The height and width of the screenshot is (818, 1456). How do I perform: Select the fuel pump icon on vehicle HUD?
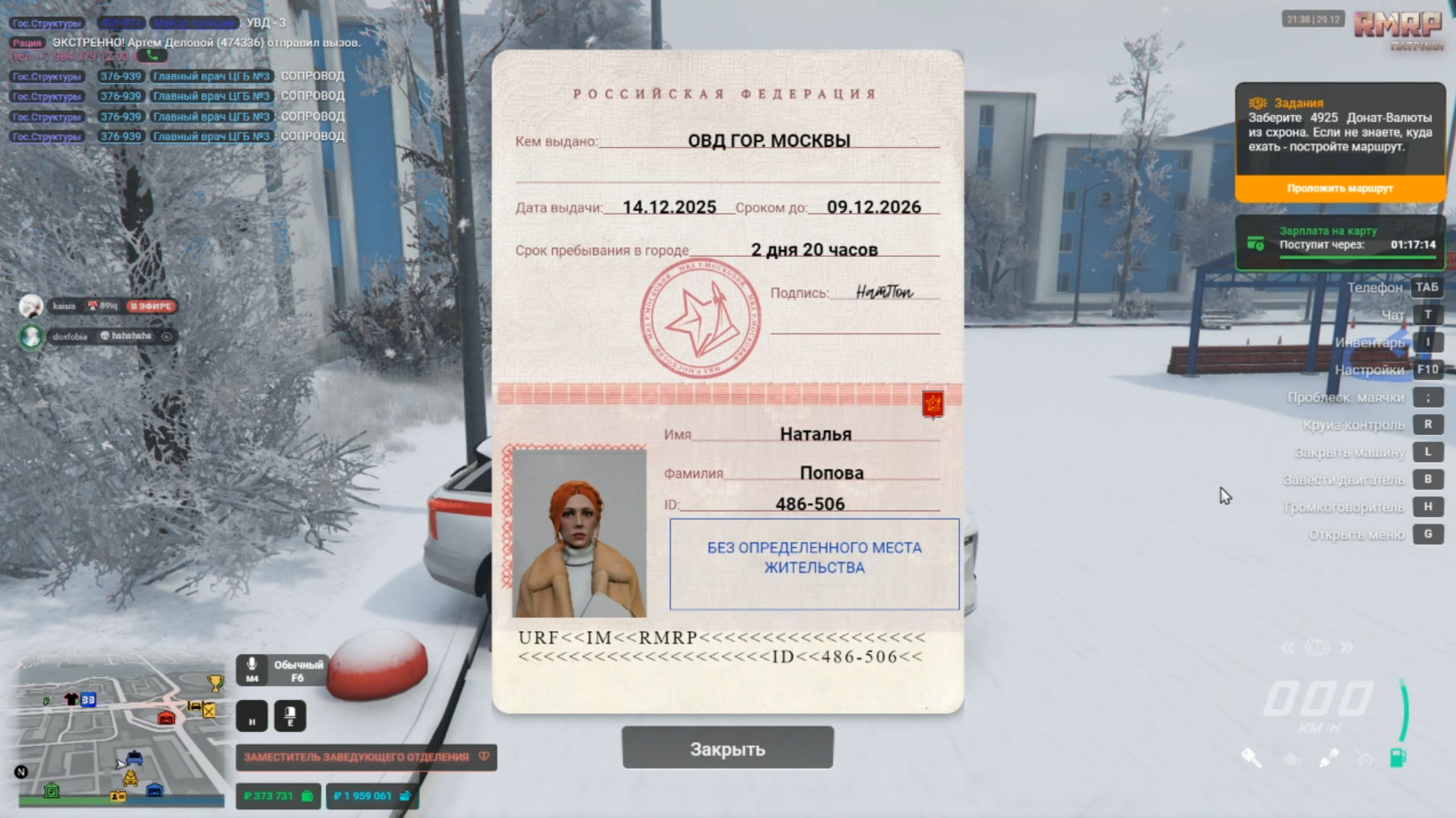coord(1399,757)
